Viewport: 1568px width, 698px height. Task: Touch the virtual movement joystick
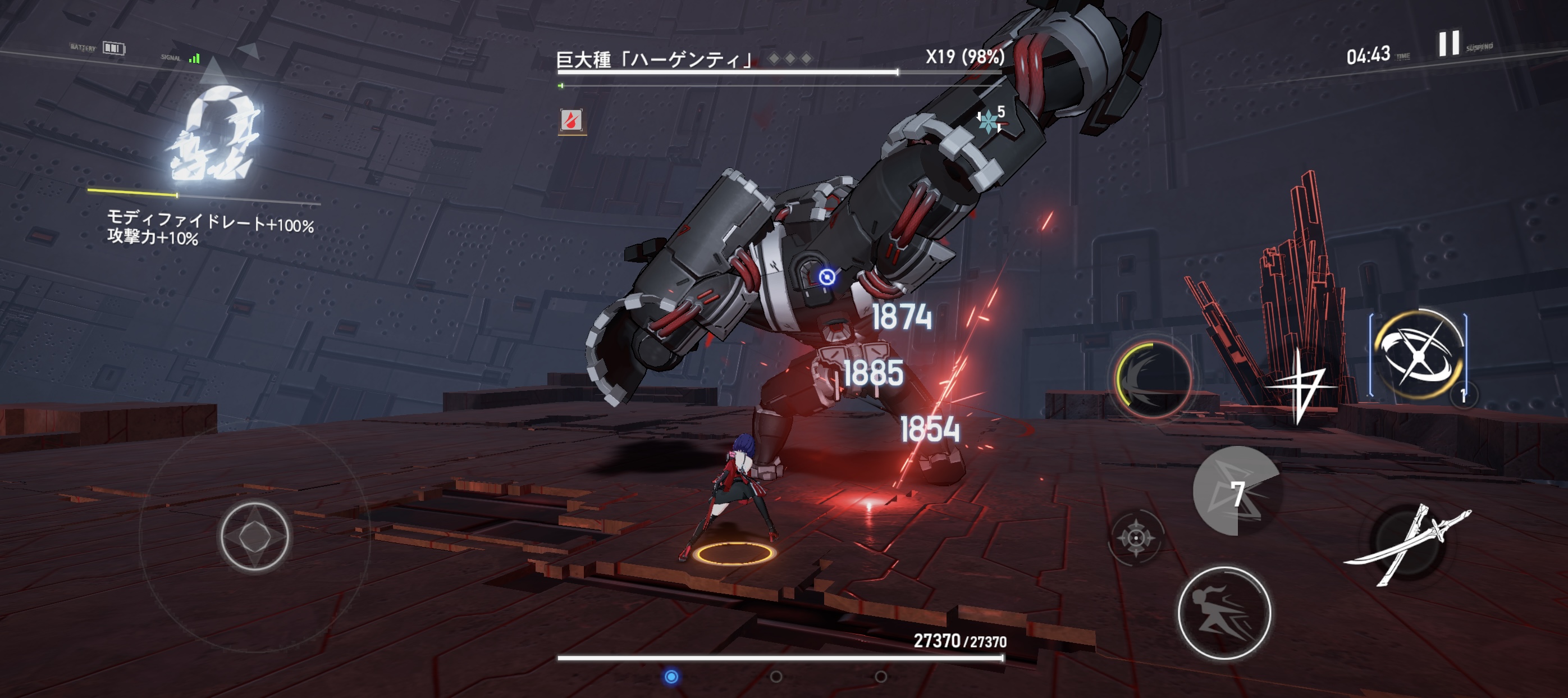(x=254, y=536)
